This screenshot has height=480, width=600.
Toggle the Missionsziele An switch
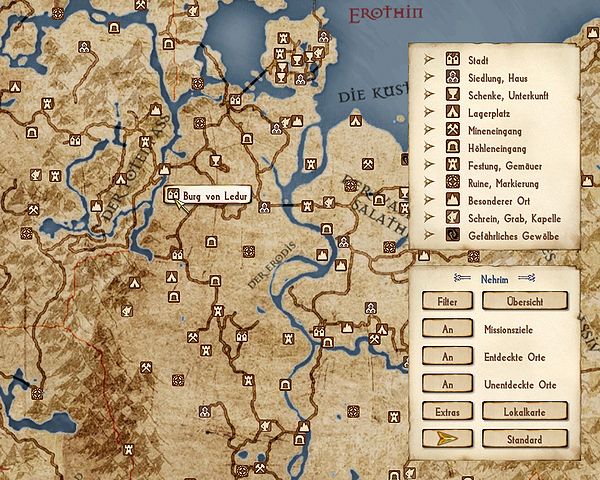(442, 328)
